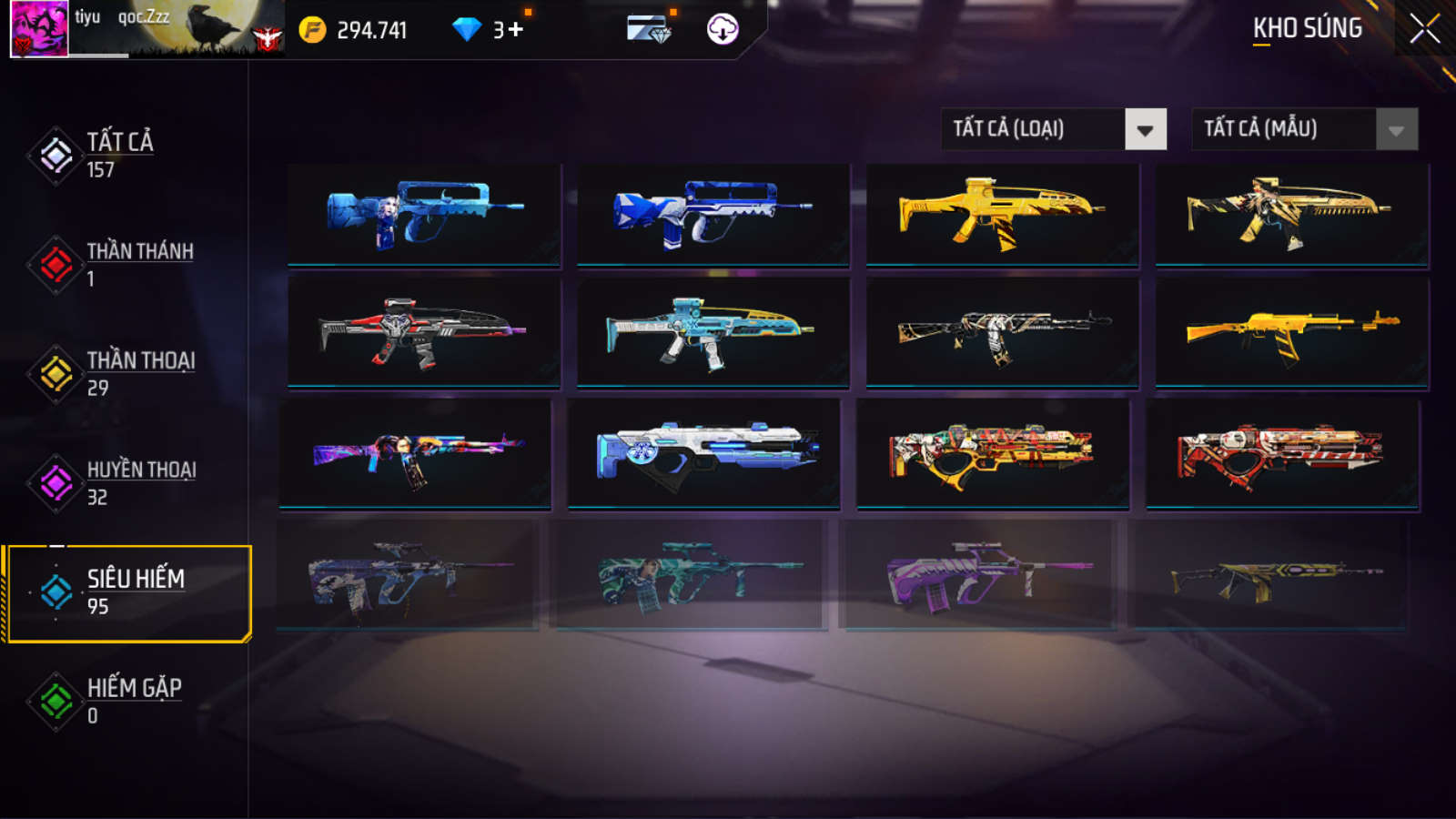
Task: Add diamonds with the plus button
Action: (516, 30)
